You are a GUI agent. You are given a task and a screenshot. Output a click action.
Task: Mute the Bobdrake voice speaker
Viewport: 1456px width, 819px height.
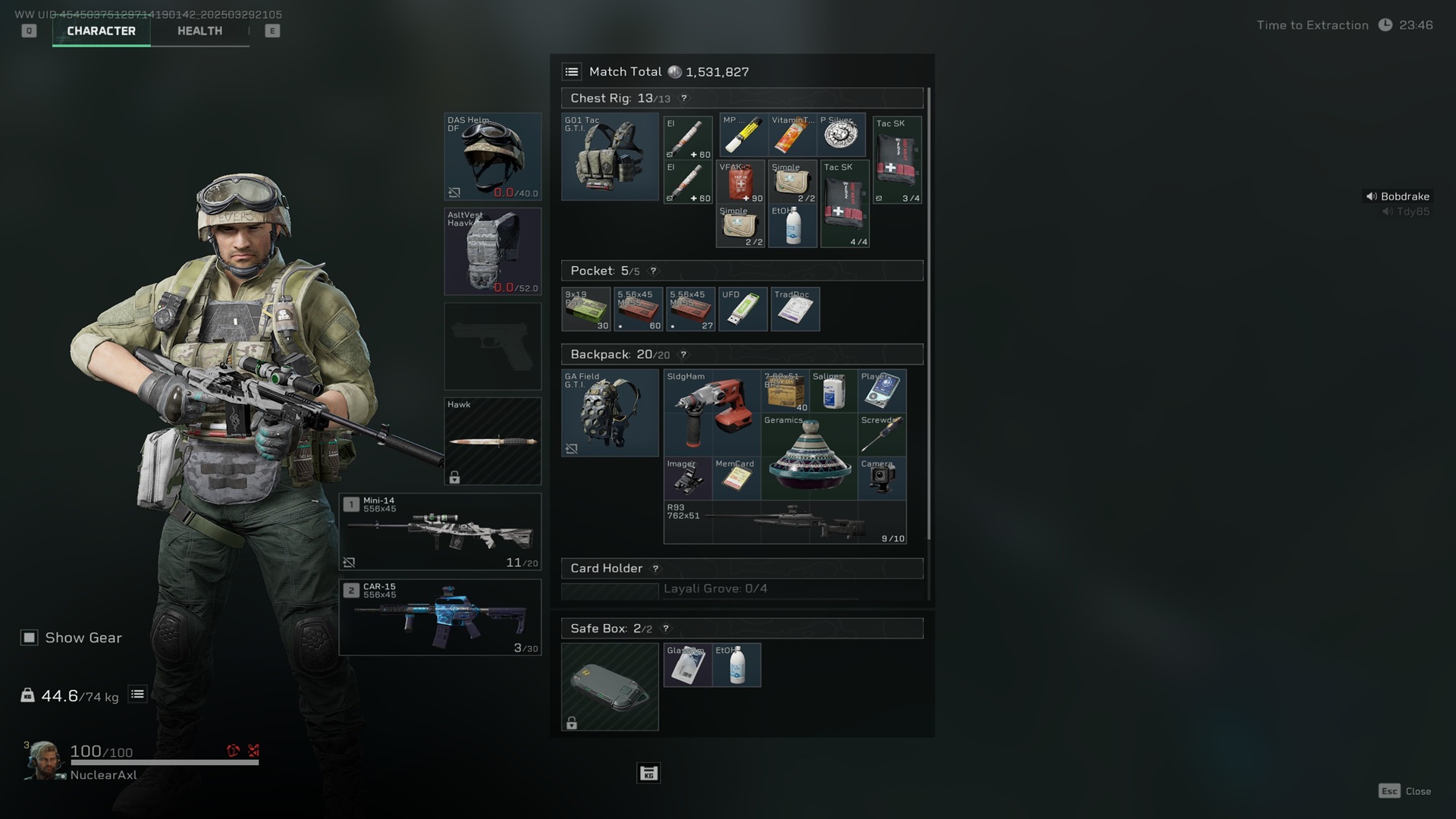(x=1370, y=196)
